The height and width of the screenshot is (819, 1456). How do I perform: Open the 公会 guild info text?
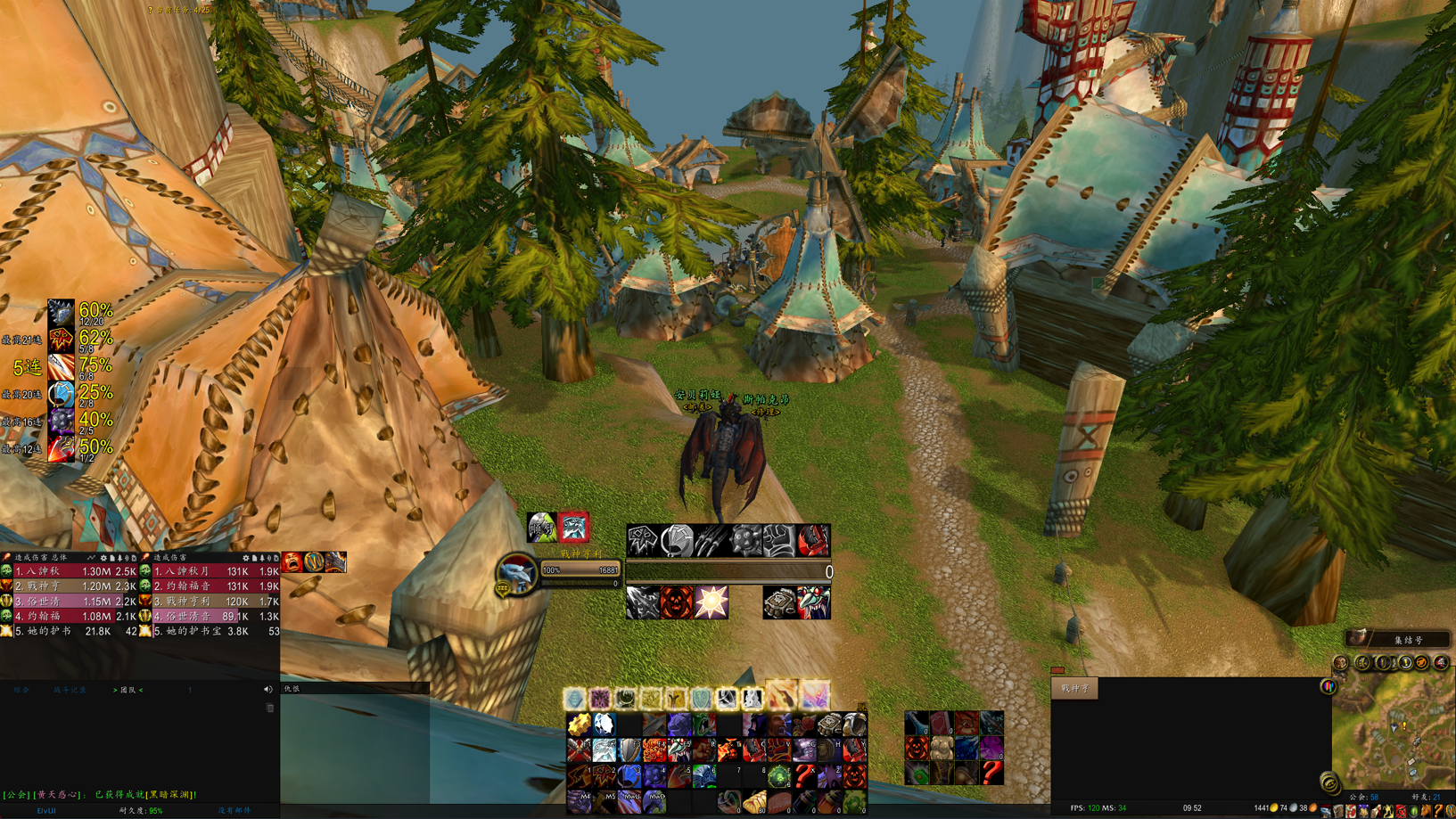[x=1363, y=797]
